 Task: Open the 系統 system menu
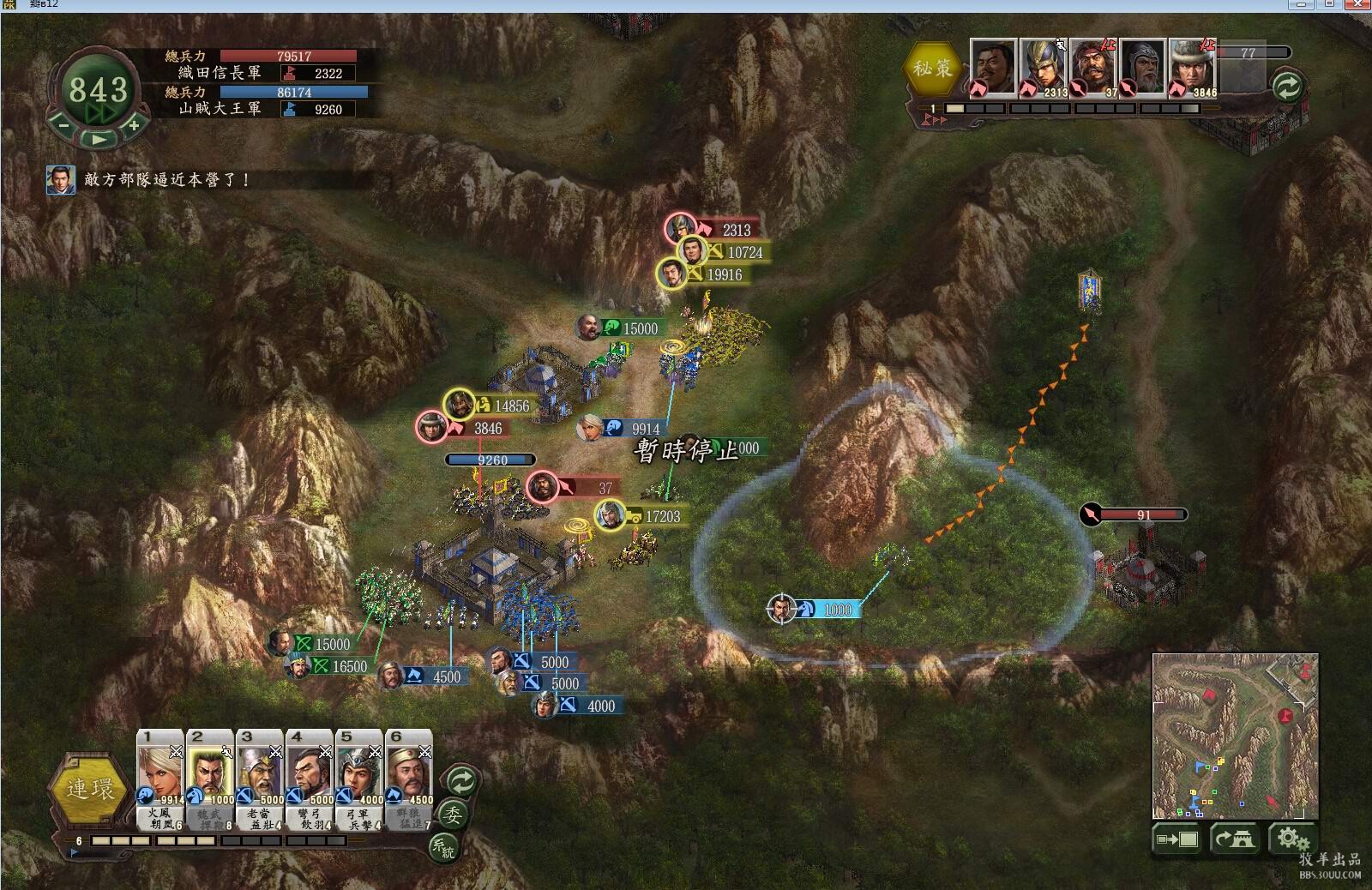[x=443, y=847]
